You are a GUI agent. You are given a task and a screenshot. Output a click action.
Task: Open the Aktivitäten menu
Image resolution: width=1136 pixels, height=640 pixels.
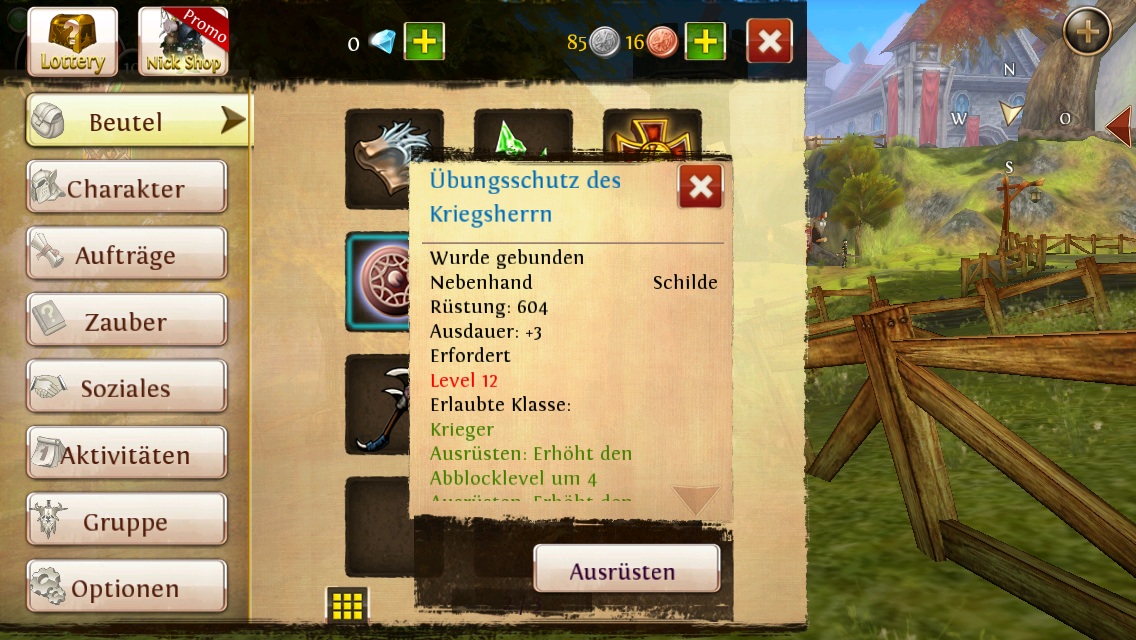point(126,455)
